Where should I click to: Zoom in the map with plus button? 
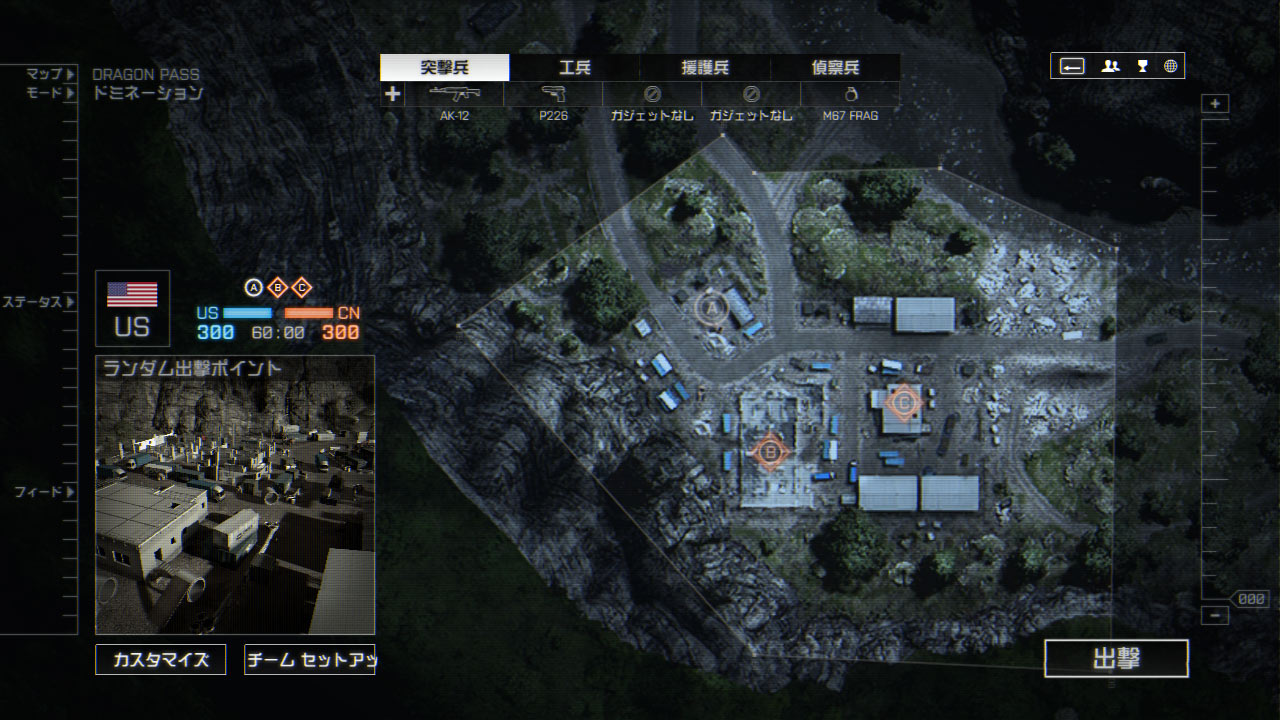pyautogui.click(x=1215, y=104)
